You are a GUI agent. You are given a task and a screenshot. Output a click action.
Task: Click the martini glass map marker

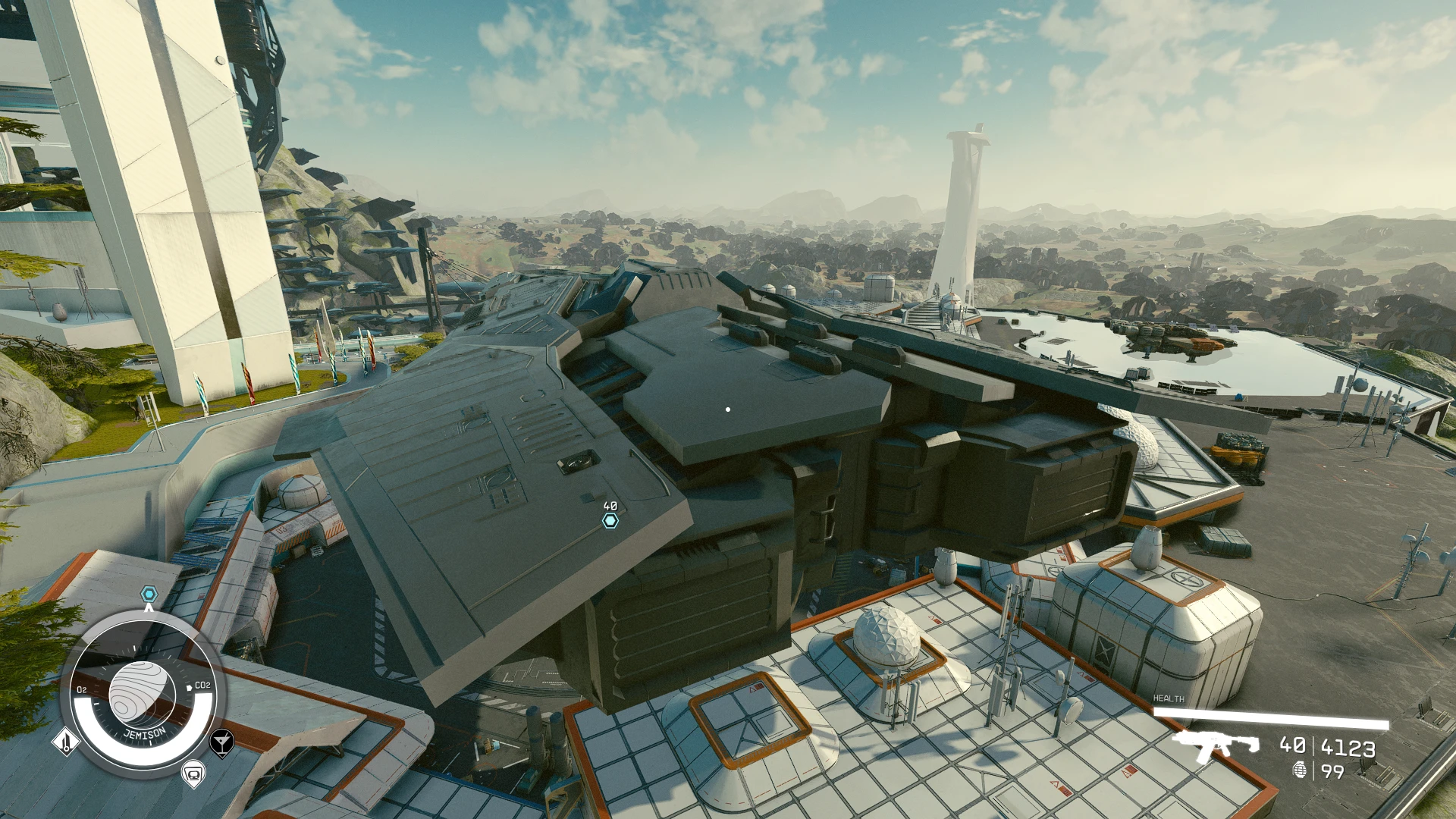[221, 742]
